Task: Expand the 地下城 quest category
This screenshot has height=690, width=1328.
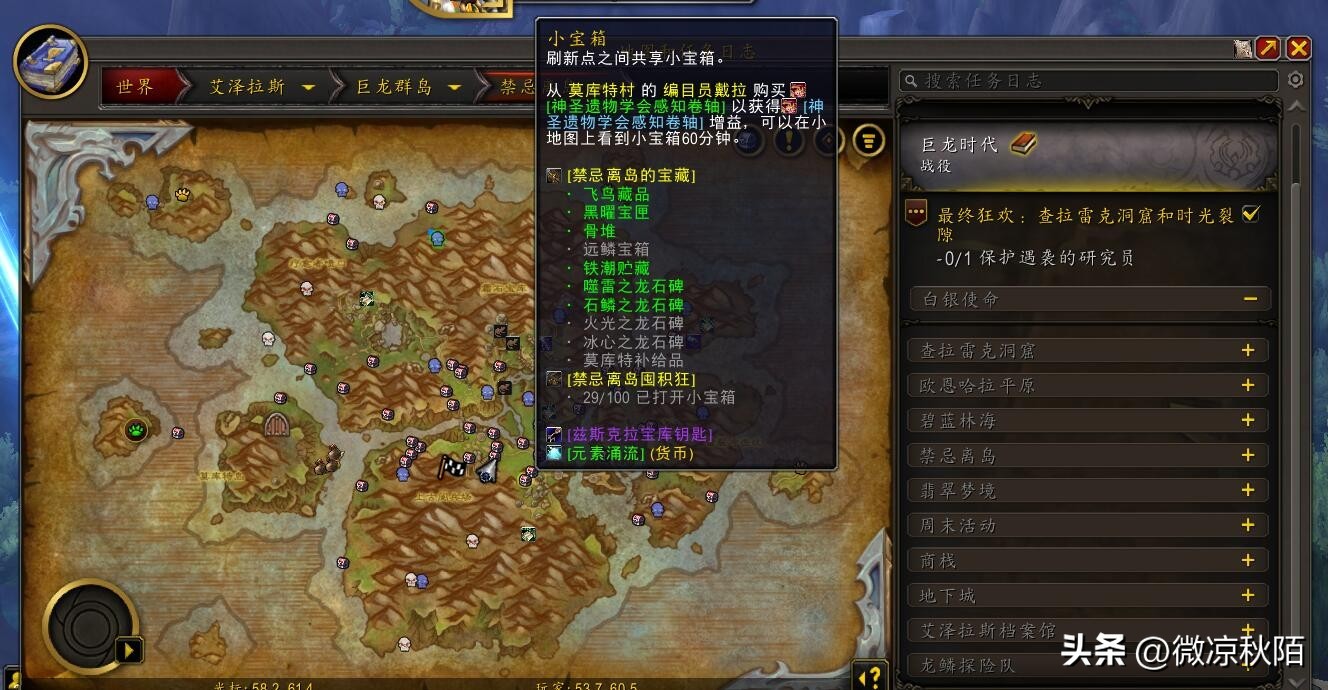Action: pyautogui.click(x=1248, y=595)
